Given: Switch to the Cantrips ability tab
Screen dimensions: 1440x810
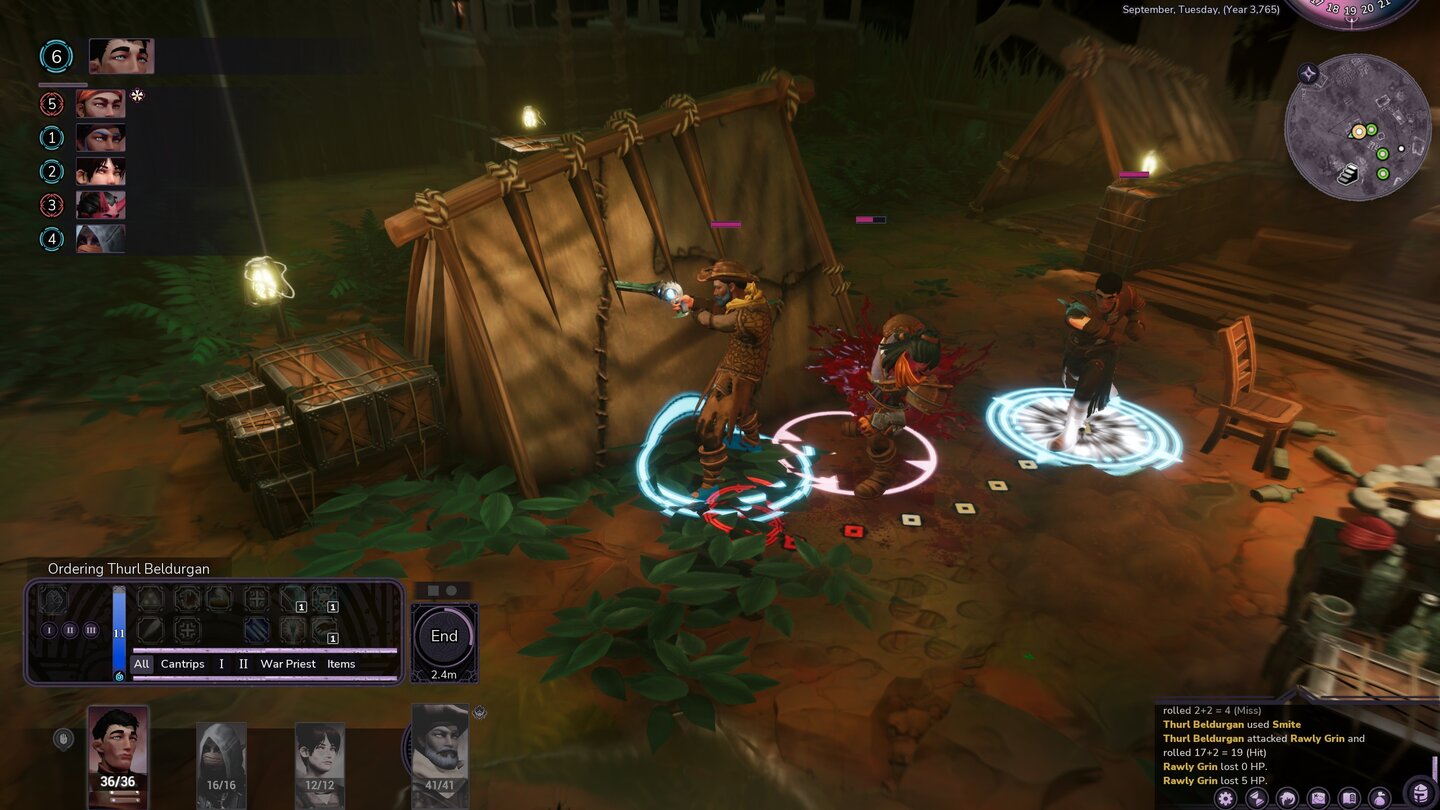Looking at the screenshot, I should tap(182, 664).
